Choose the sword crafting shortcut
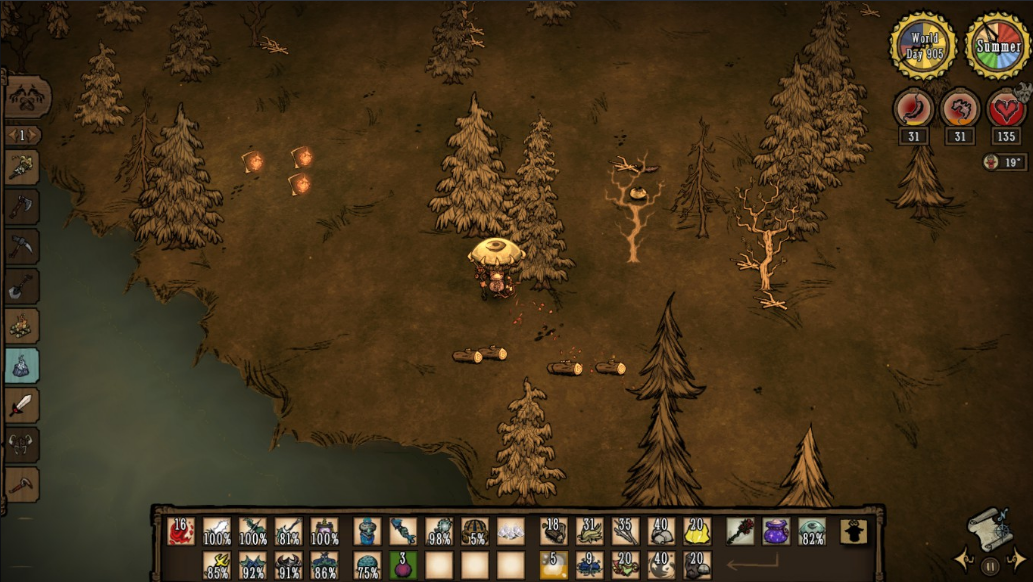1033x582 pixels. click(22, 406)
